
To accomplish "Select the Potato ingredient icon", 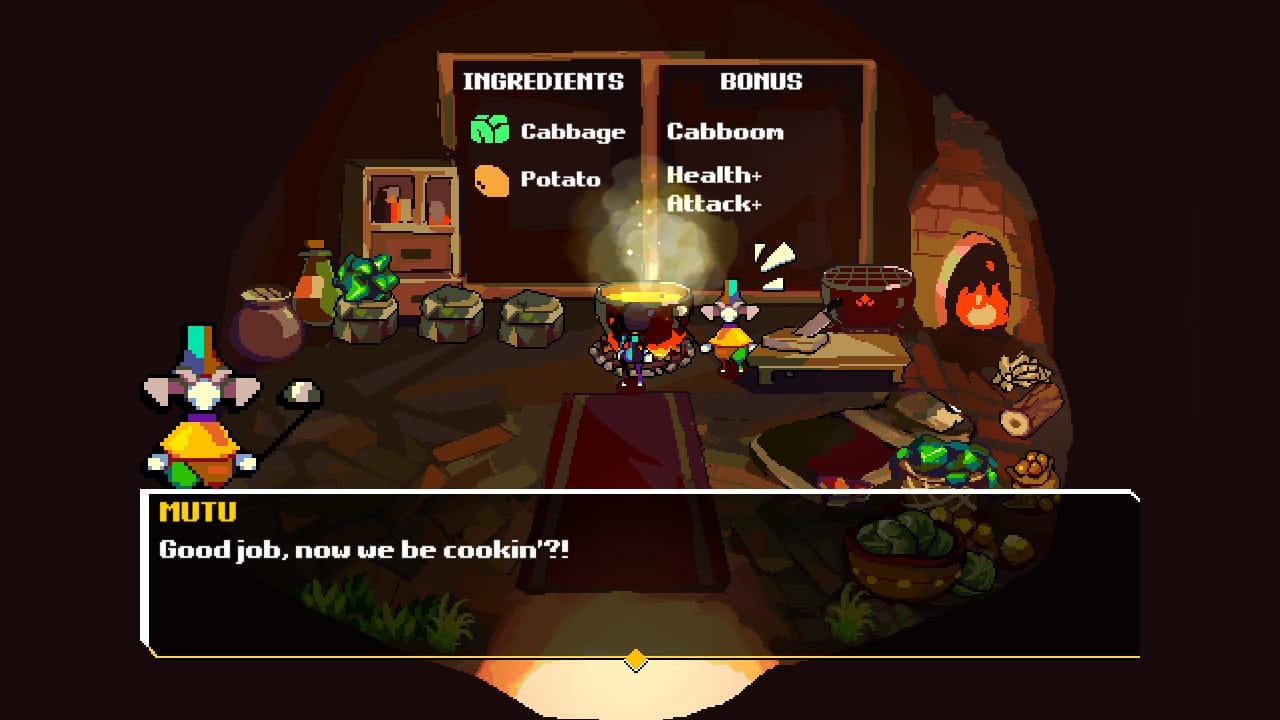I will click(490, 180).
